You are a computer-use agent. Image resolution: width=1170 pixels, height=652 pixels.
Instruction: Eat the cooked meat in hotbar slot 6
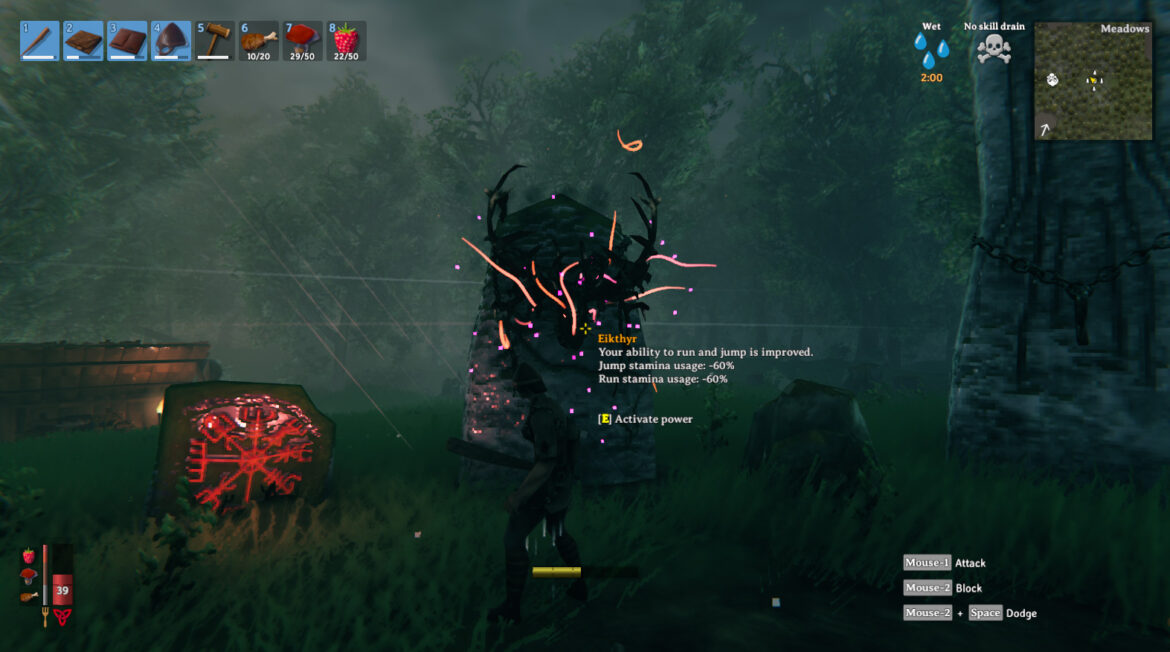(x=258, y=41)
